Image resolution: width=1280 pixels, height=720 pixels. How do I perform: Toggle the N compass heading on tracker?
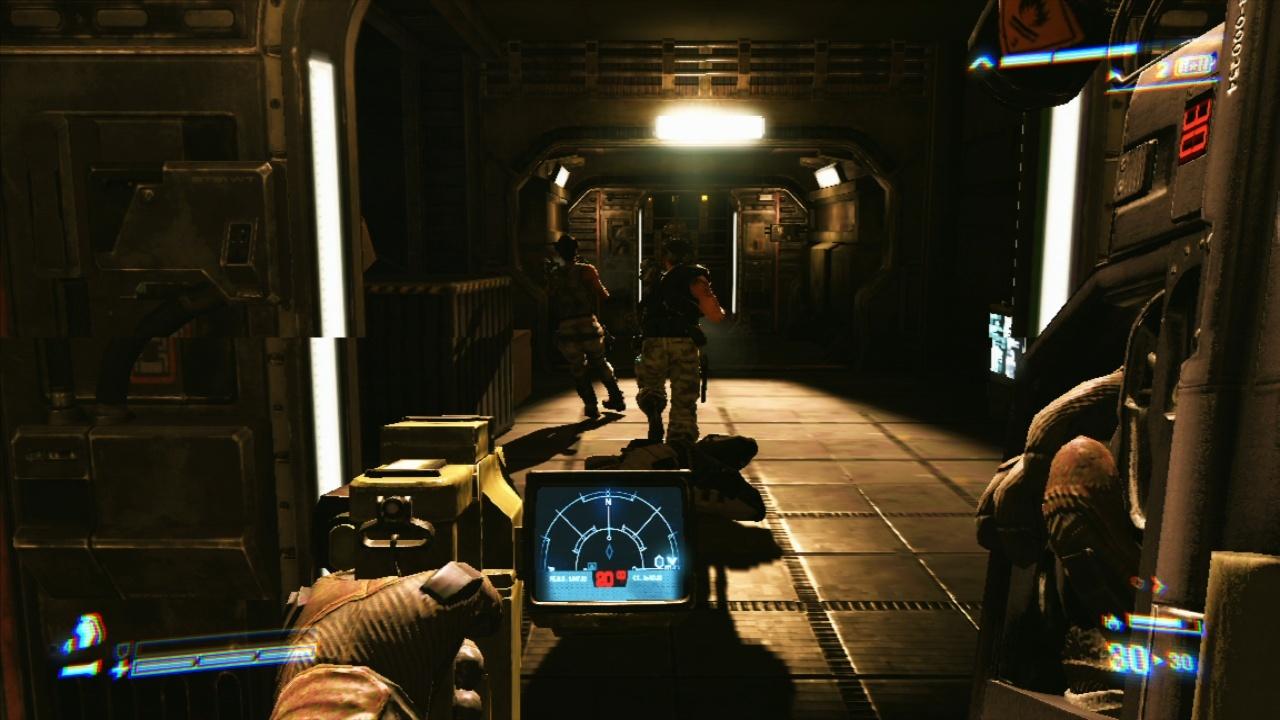[x=607, y=501]
